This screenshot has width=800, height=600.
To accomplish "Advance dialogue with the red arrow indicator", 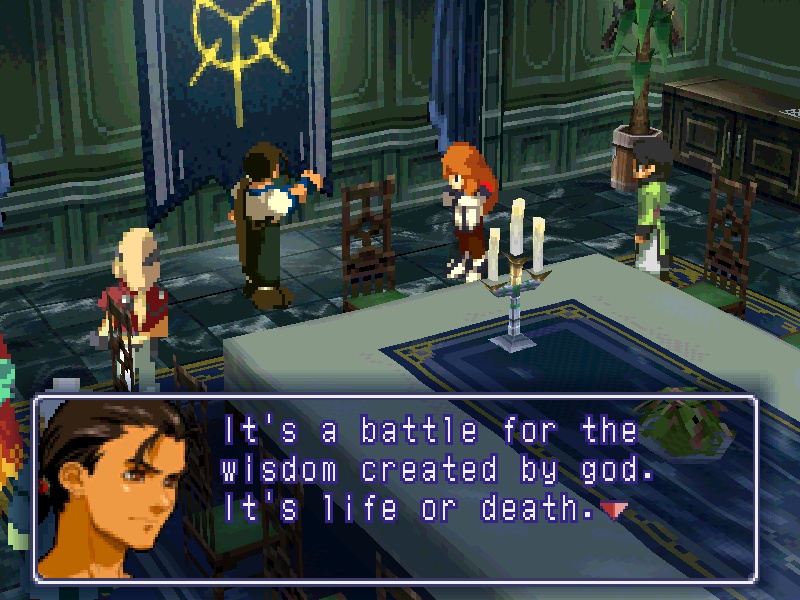I will (614, 511).
